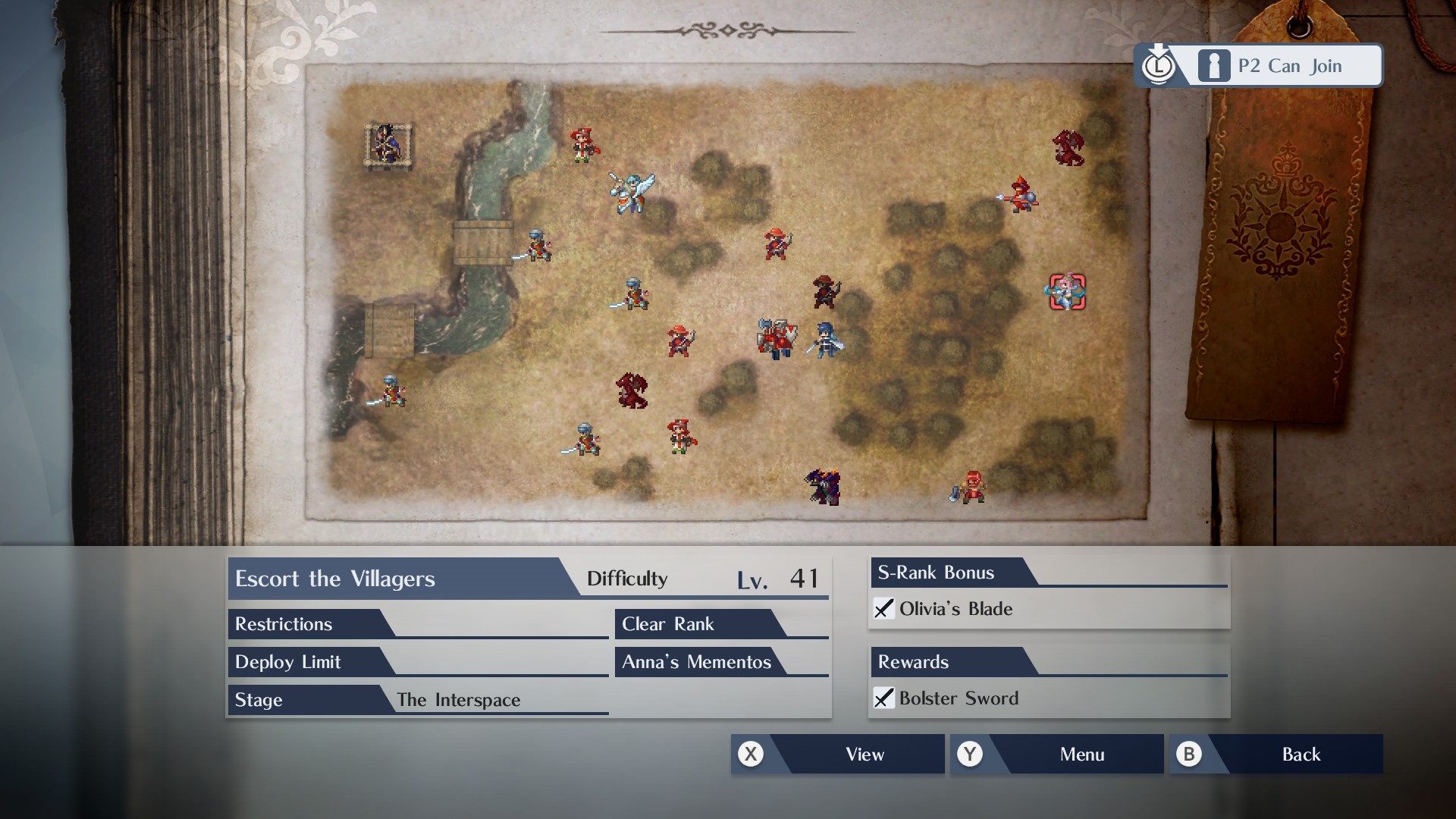Select the red mage holding a staff
The width and height of the screenshot is (1456, 819).
coord(1019,196)
